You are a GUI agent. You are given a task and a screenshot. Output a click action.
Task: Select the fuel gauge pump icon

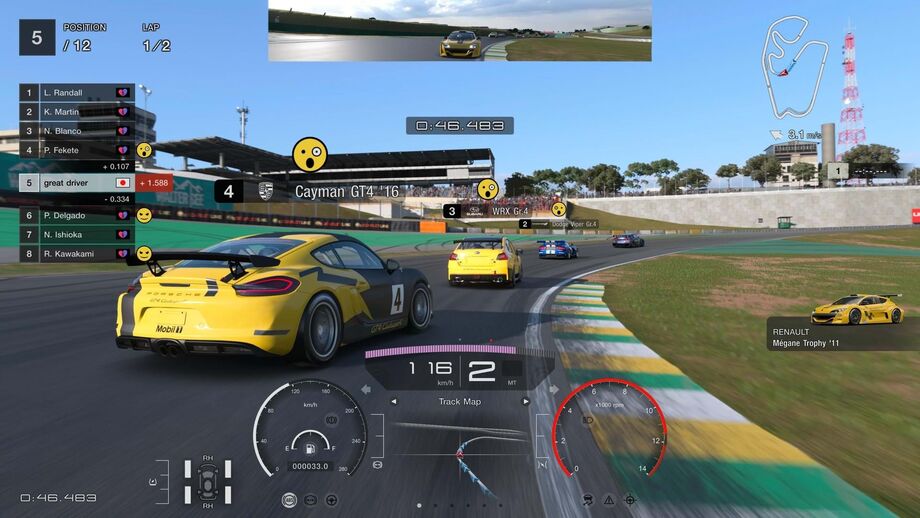(x=311, y=447)
